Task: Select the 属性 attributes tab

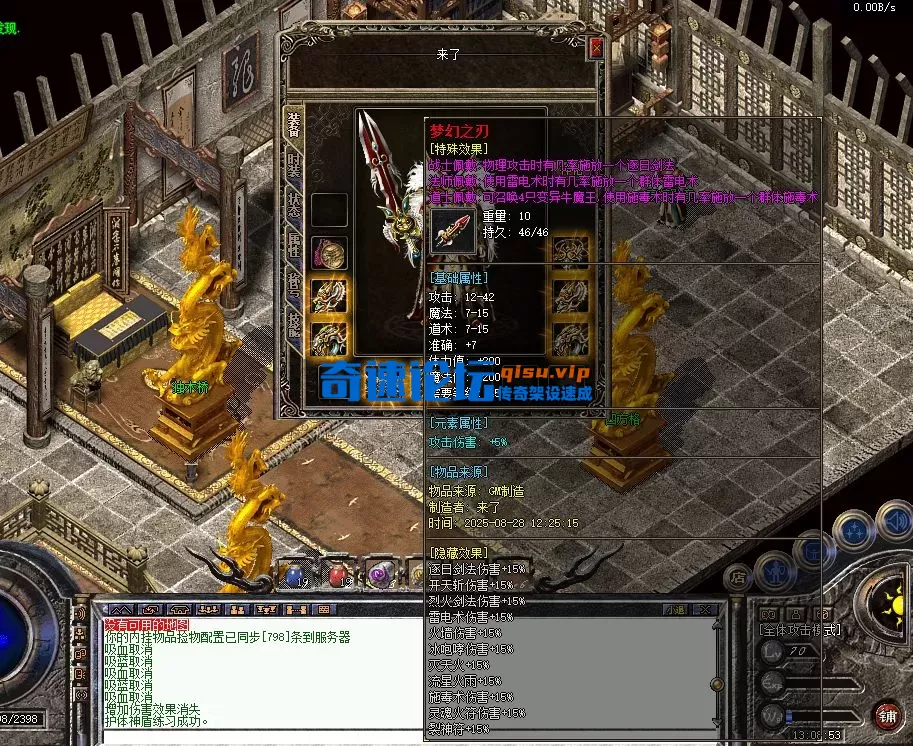Action: coord(294,245)
